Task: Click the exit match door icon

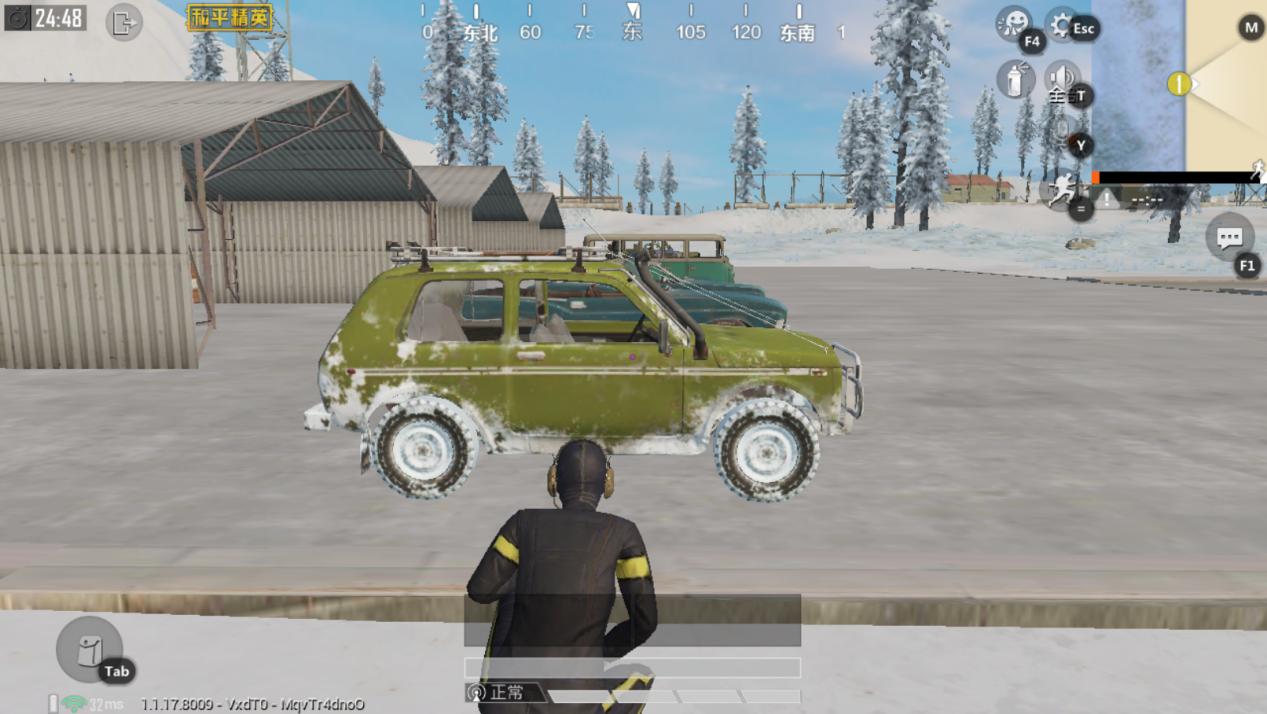Action: [x=123, y=22]
